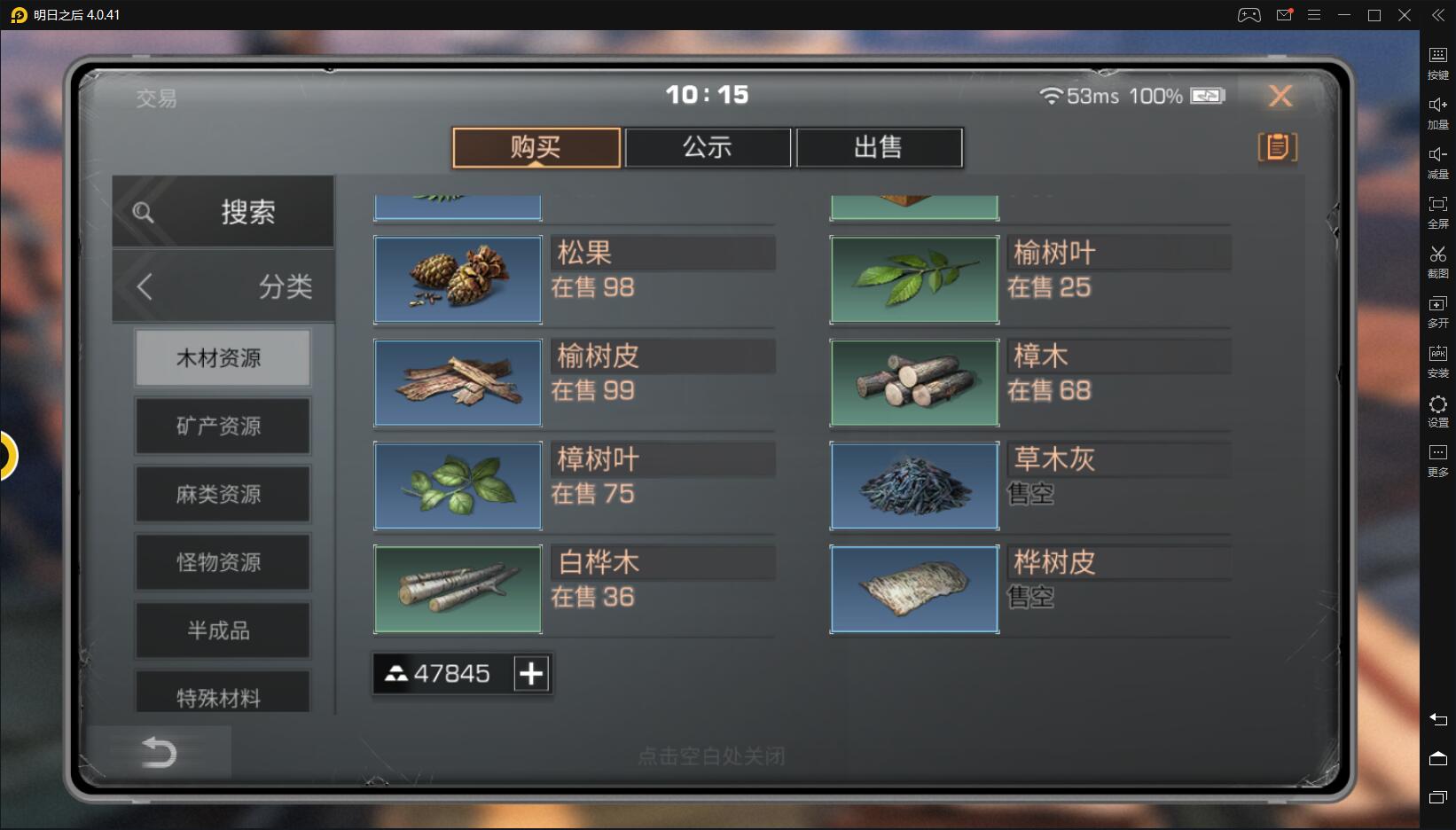Choose the 矿产资源 category

point(222,427)
